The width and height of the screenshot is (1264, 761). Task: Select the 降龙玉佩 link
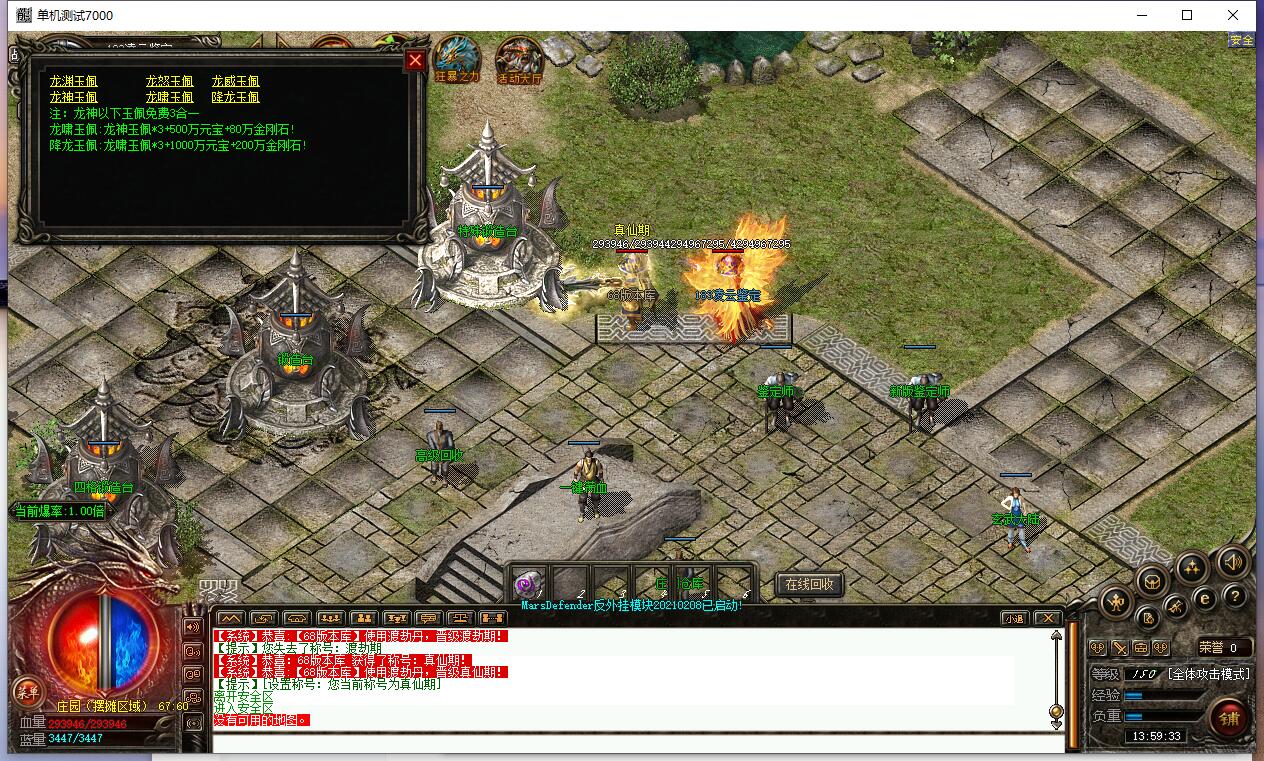click(235, 97)
